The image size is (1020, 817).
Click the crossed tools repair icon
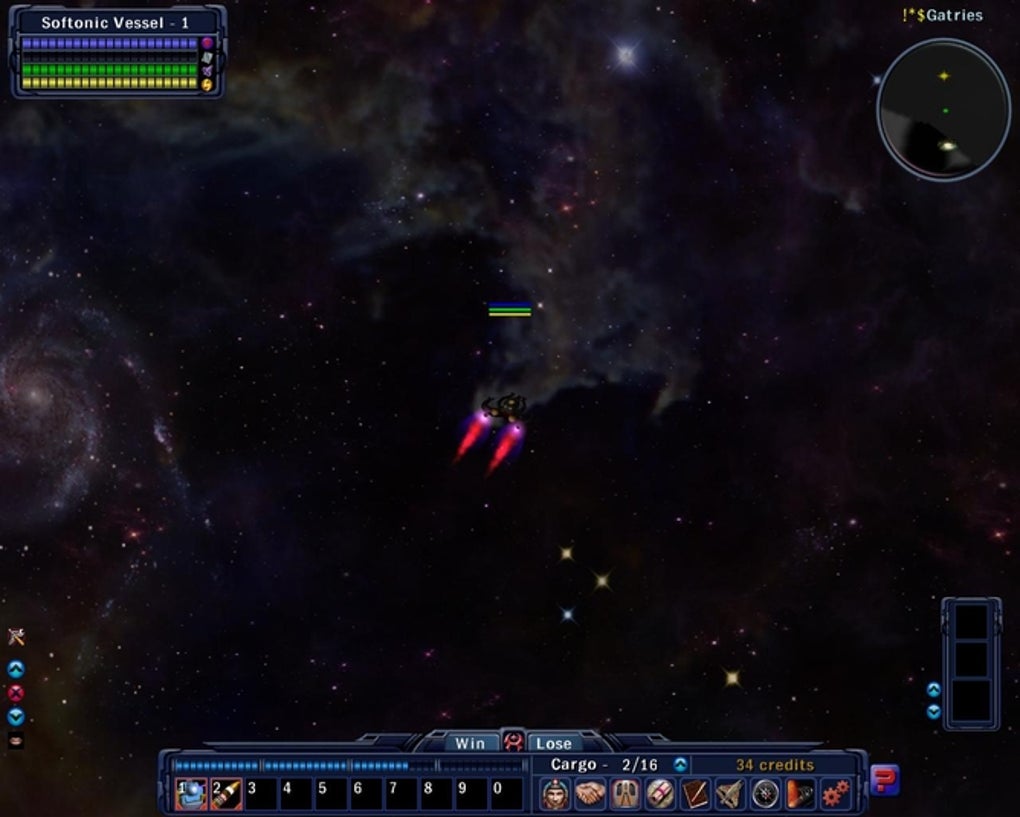pyautogui.click(x=15, y=636)
